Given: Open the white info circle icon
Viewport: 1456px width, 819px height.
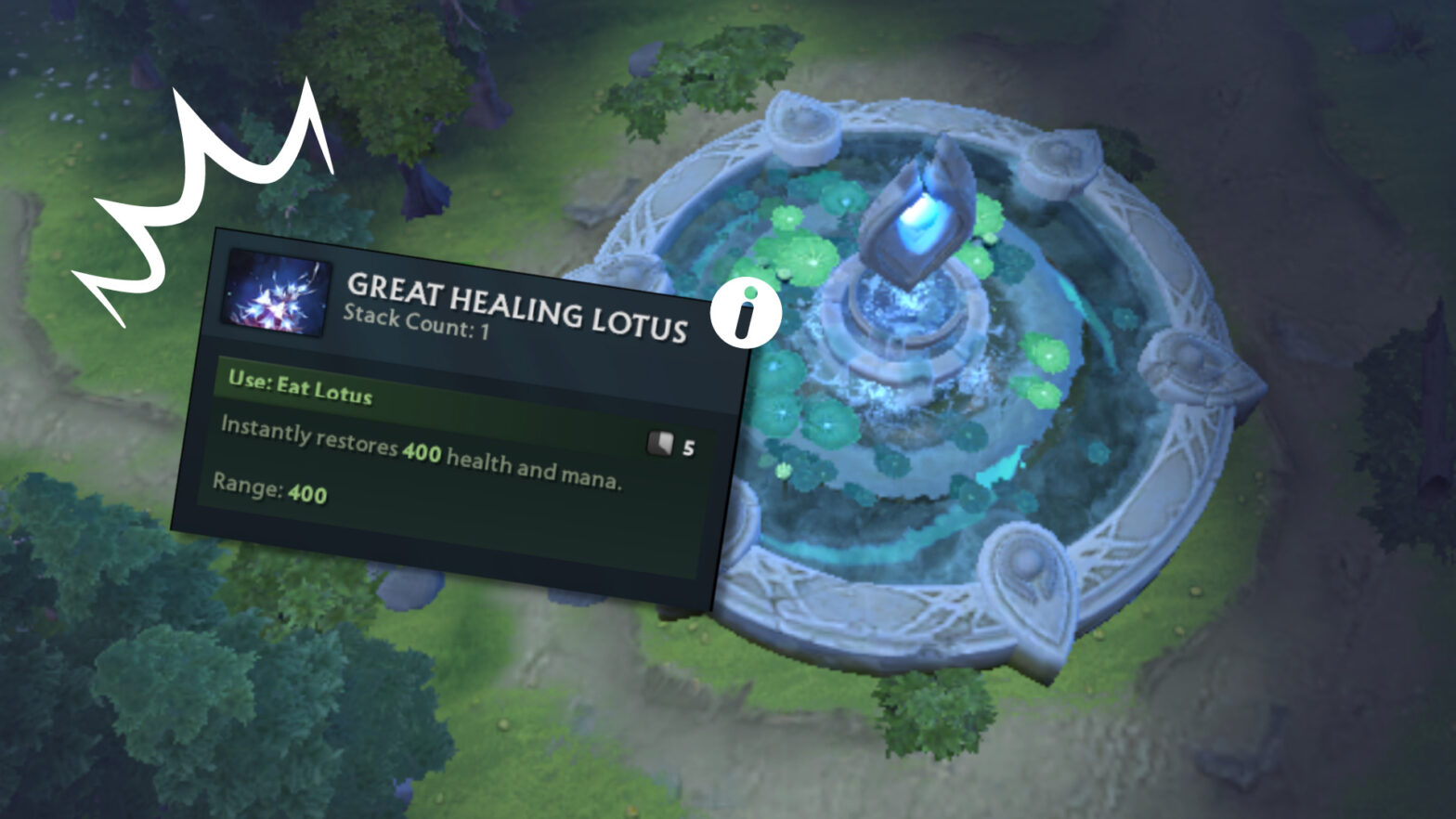Looking at the screenshot, I should click(745, 314).
